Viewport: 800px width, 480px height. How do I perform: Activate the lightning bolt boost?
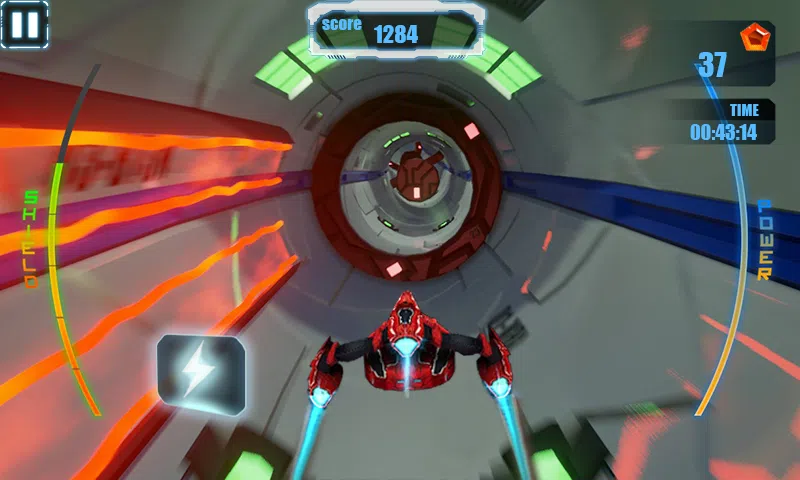pos(200,372)
